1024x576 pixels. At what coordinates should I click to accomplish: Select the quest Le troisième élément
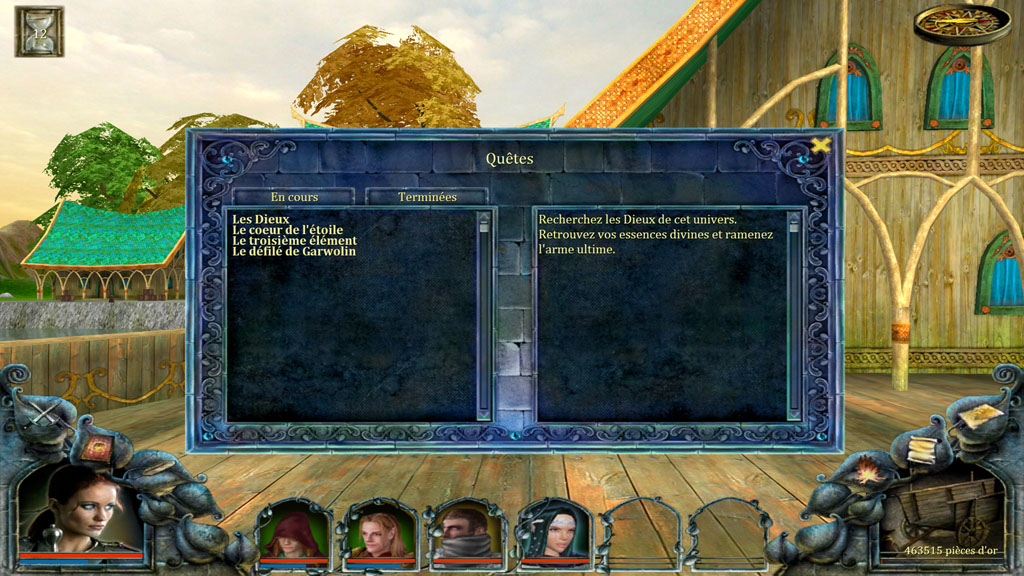click(x=294, y=241)
